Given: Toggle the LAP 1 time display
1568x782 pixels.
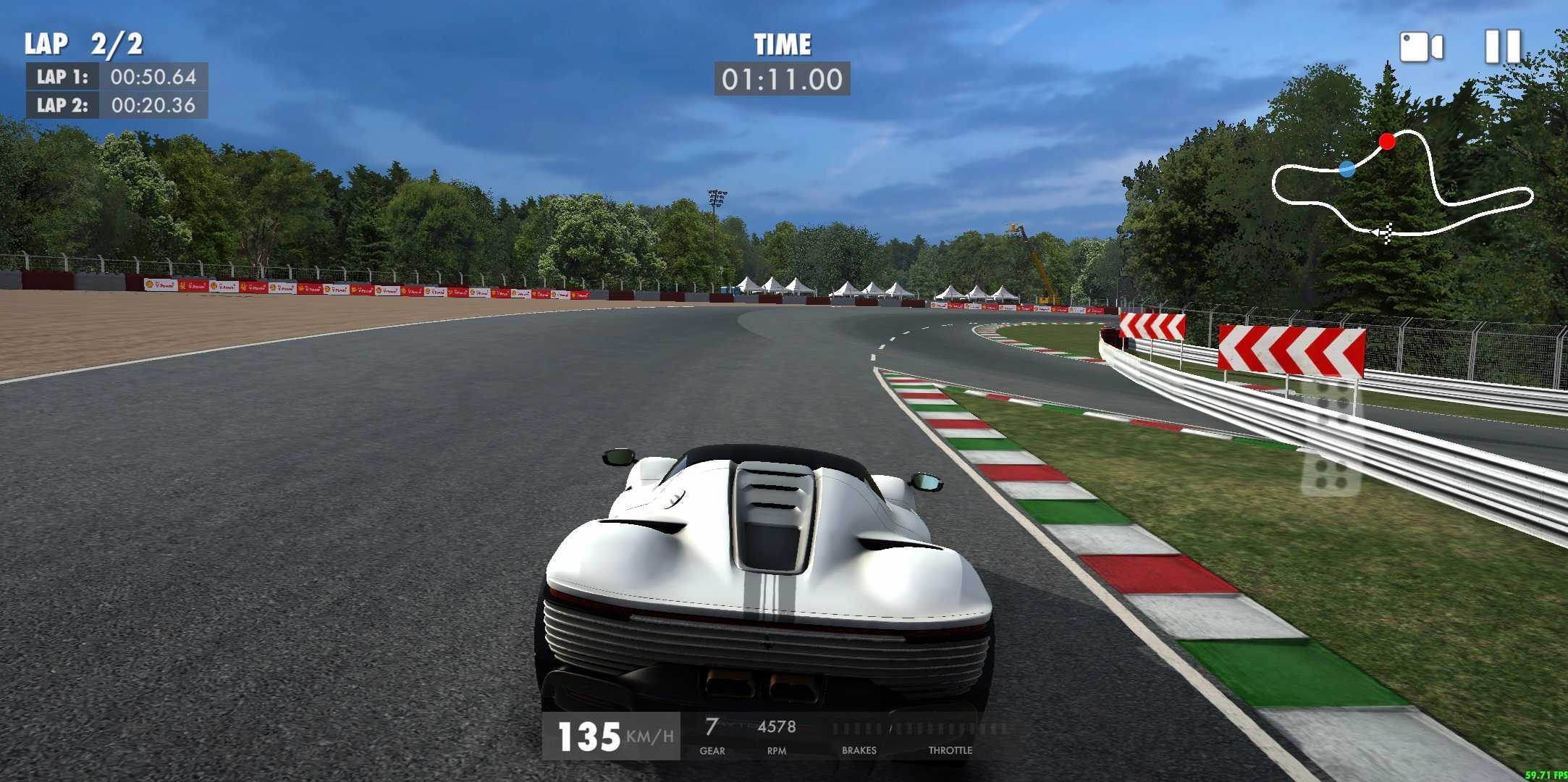Looking at the screenshot, I should pyautogui.click(x=116, y=79).
